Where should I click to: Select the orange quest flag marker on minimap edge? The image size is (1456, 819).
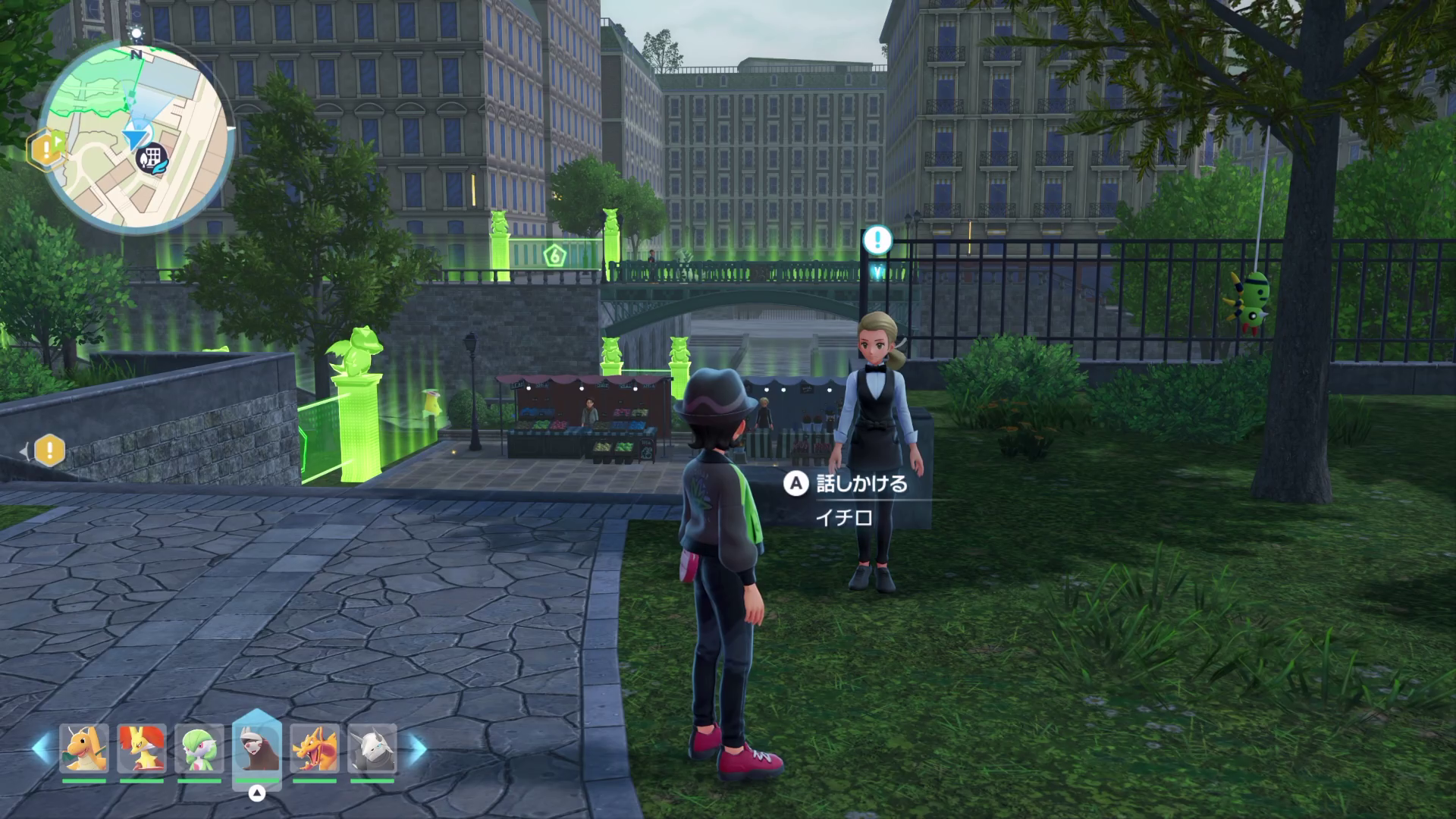pyautogui.click(x=45, y=147)
